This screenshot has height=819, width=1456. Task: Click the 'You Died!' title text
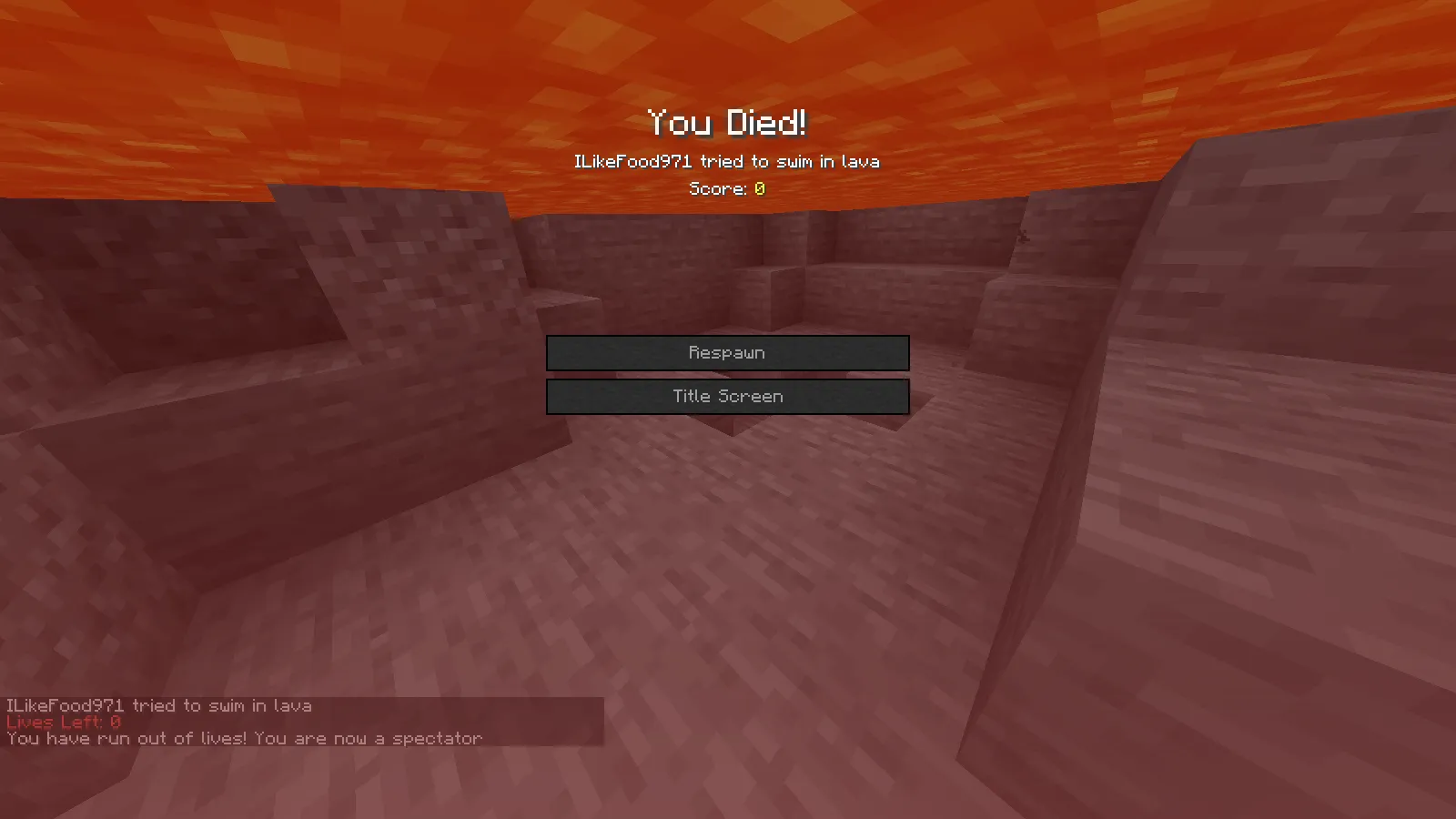[728, 121]
